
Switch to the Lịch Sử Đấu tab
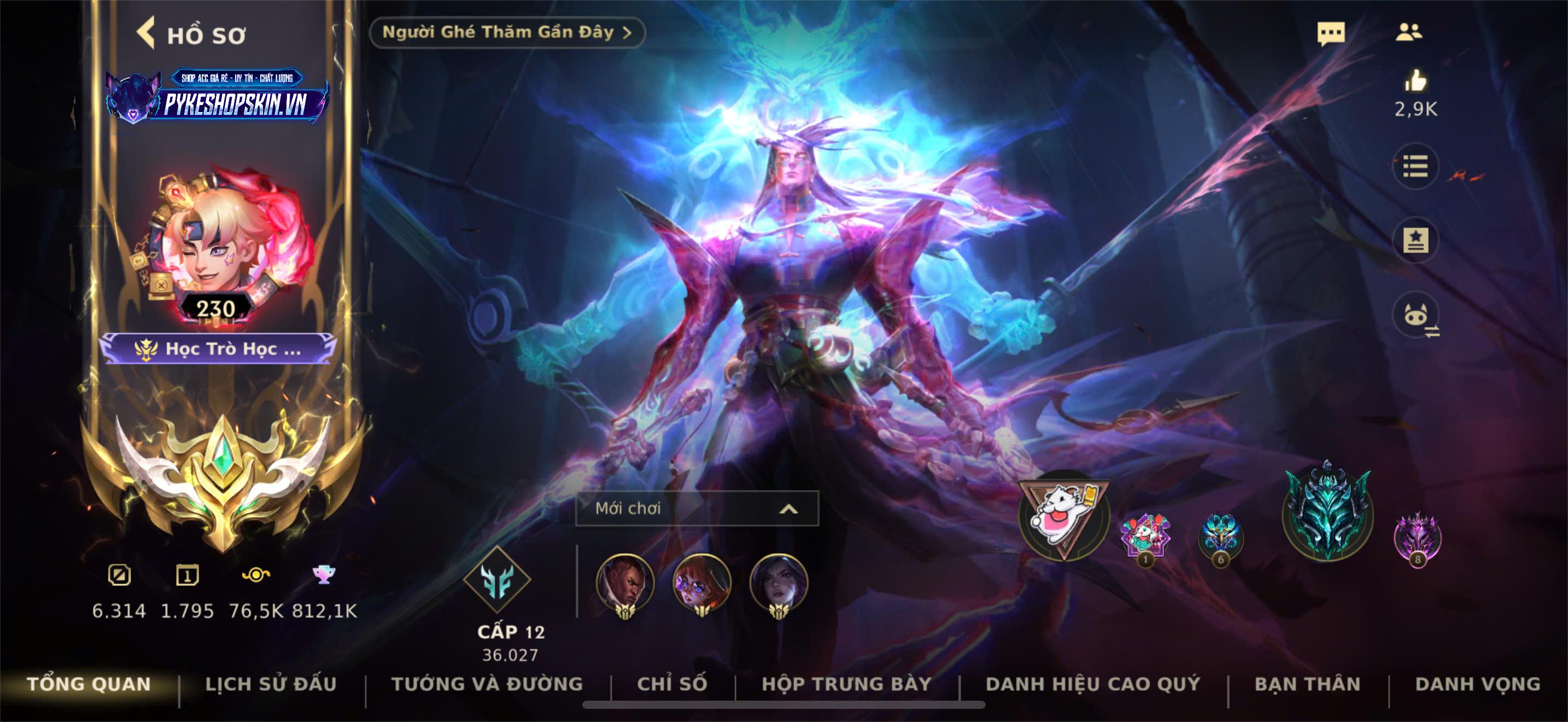click(x=271, y=684)
